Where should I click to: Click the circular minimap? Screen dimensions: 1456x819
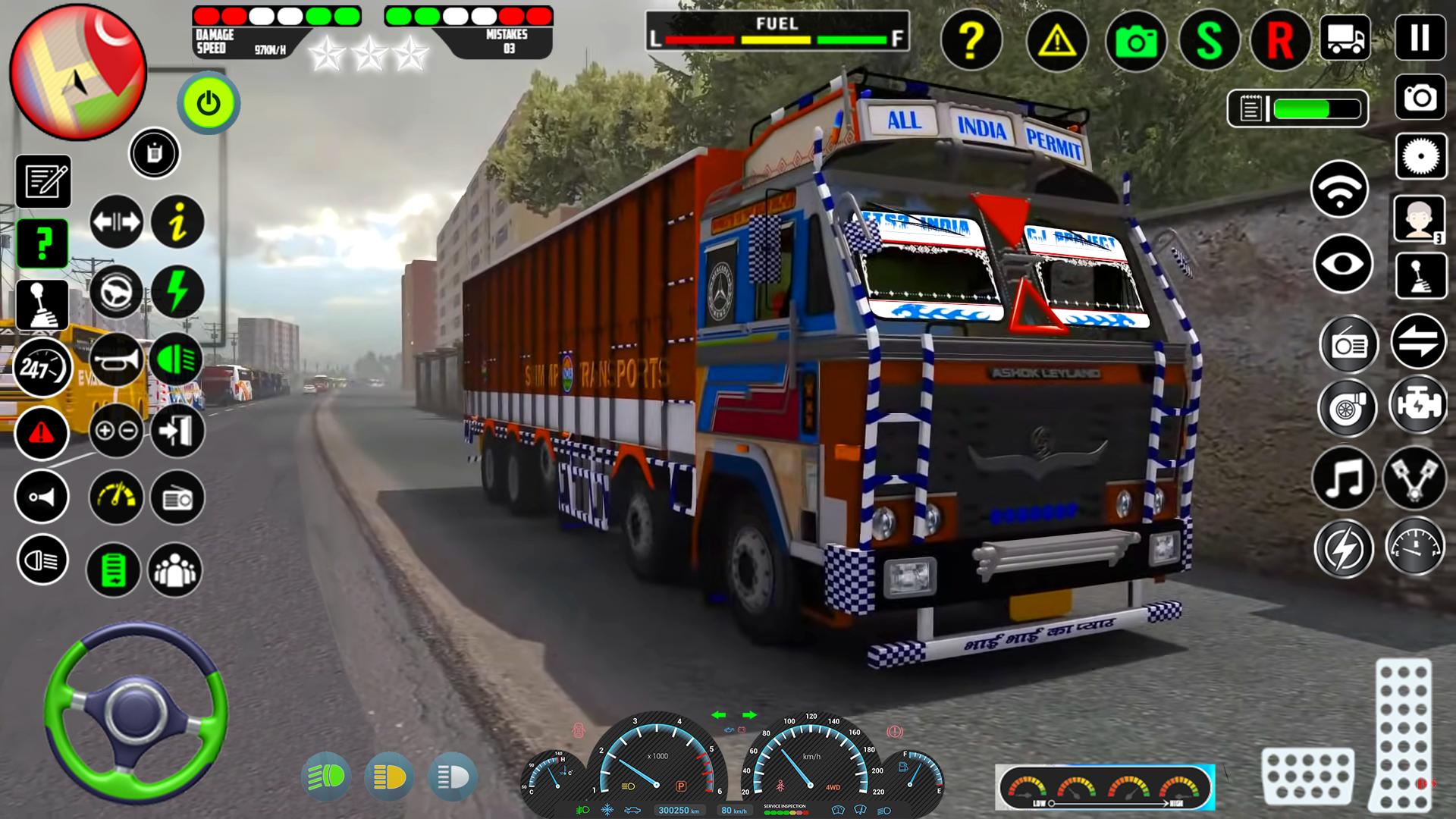tap(77, 72)
